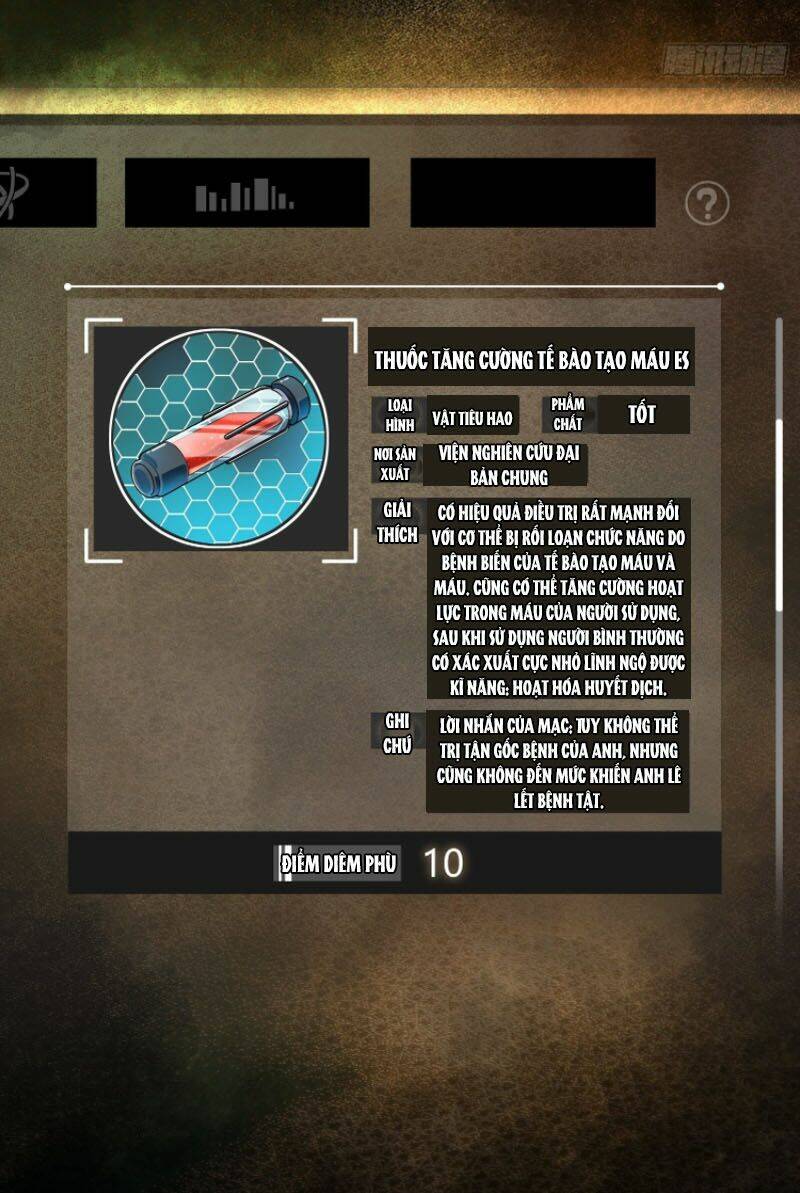Choose the blank black tab

click(x=532, y=192)
